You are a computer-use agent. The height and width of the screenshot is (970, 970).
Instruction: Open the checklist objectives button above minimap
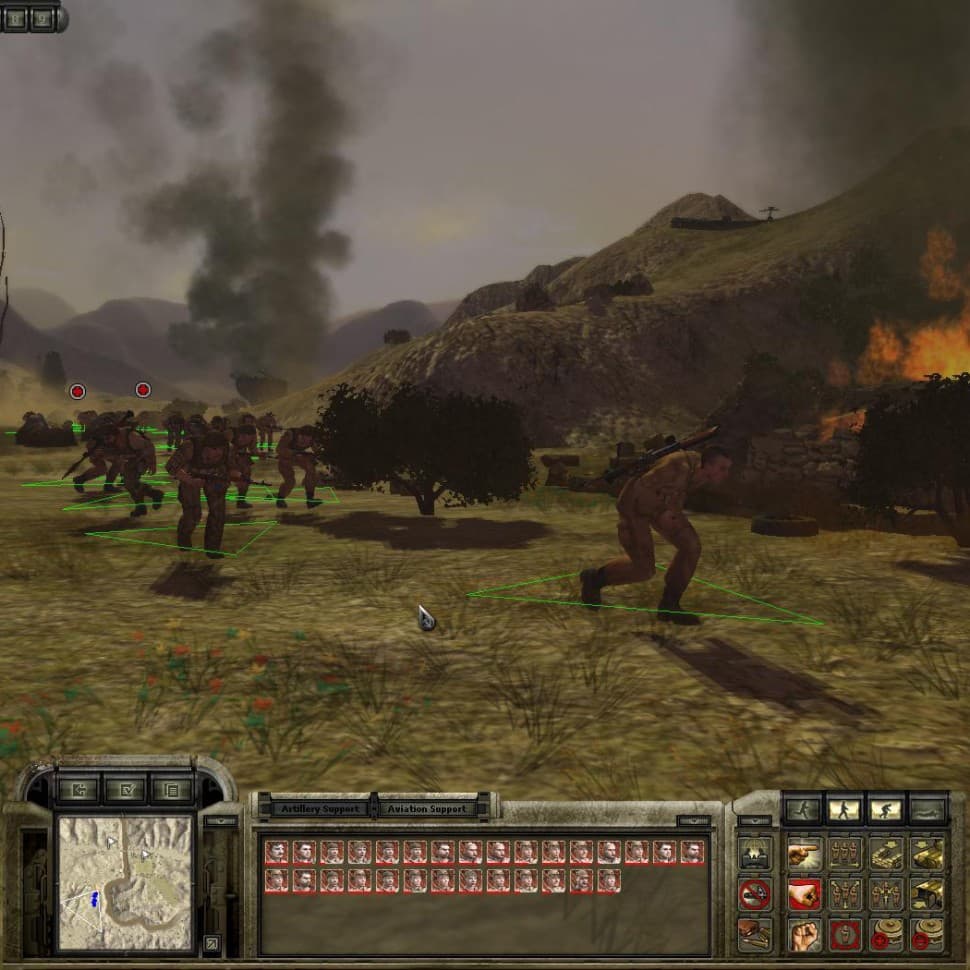(x=124, y=790)
